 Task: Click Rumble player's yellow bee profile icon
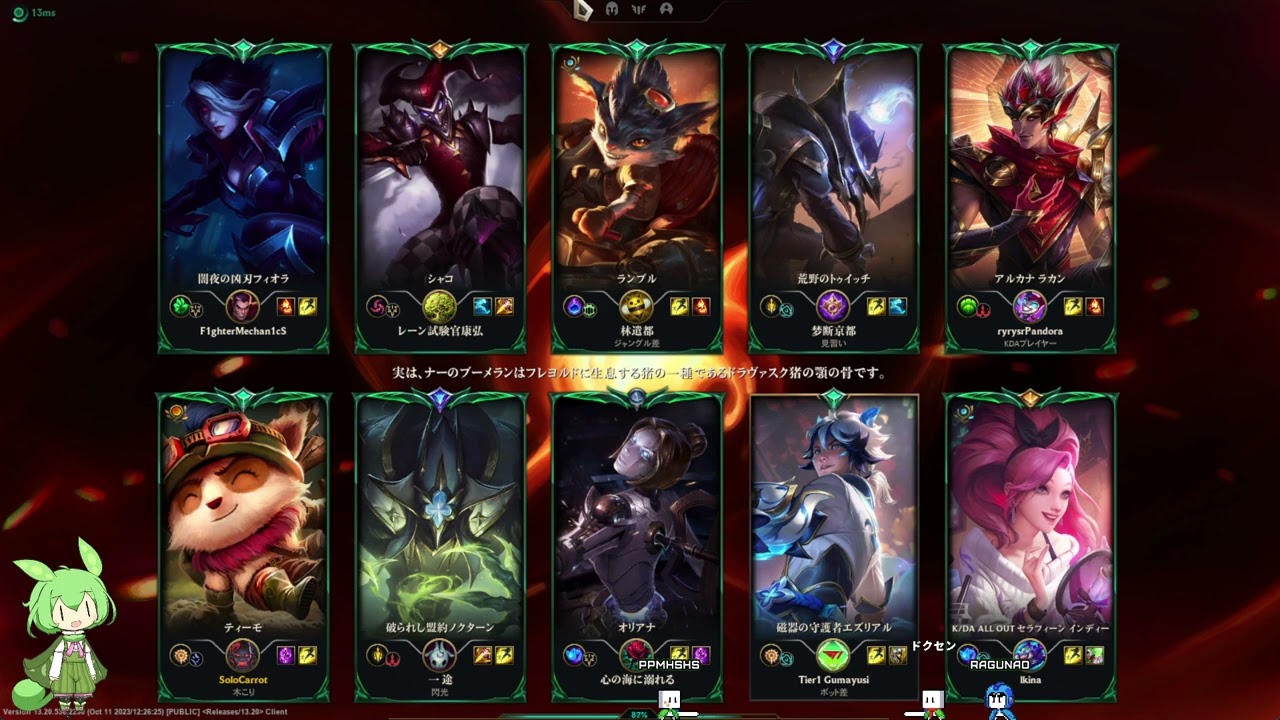coord(637,306)
